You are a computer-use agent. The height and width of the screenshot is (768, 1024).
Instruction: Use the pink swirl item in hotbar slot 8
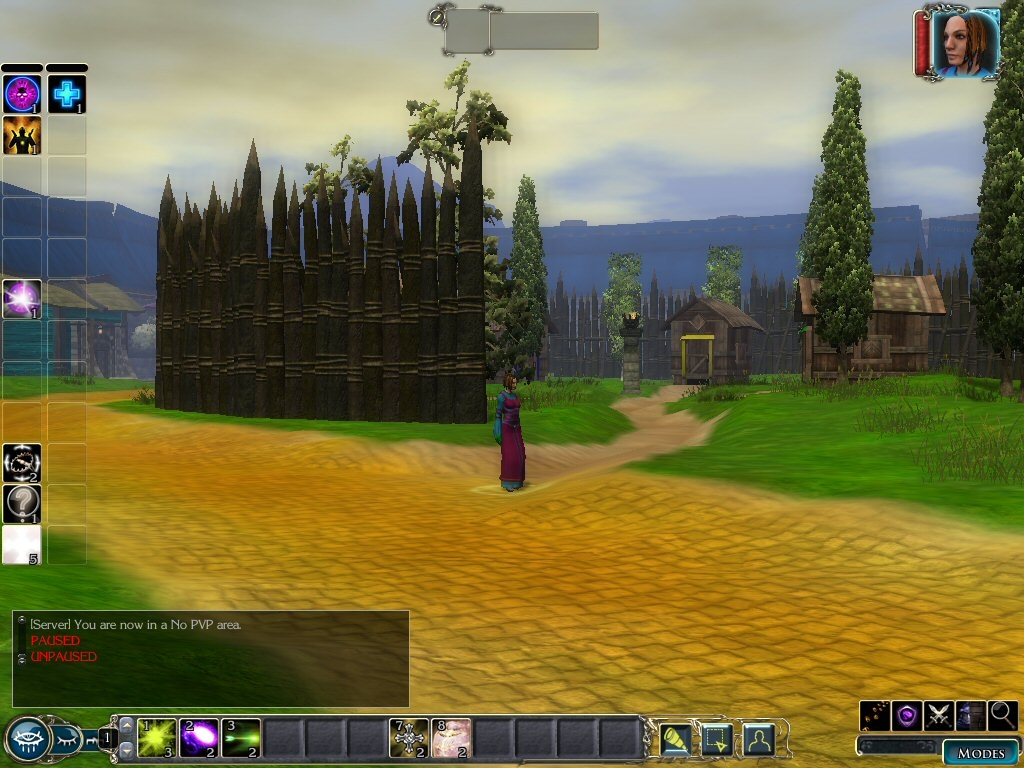451,738
